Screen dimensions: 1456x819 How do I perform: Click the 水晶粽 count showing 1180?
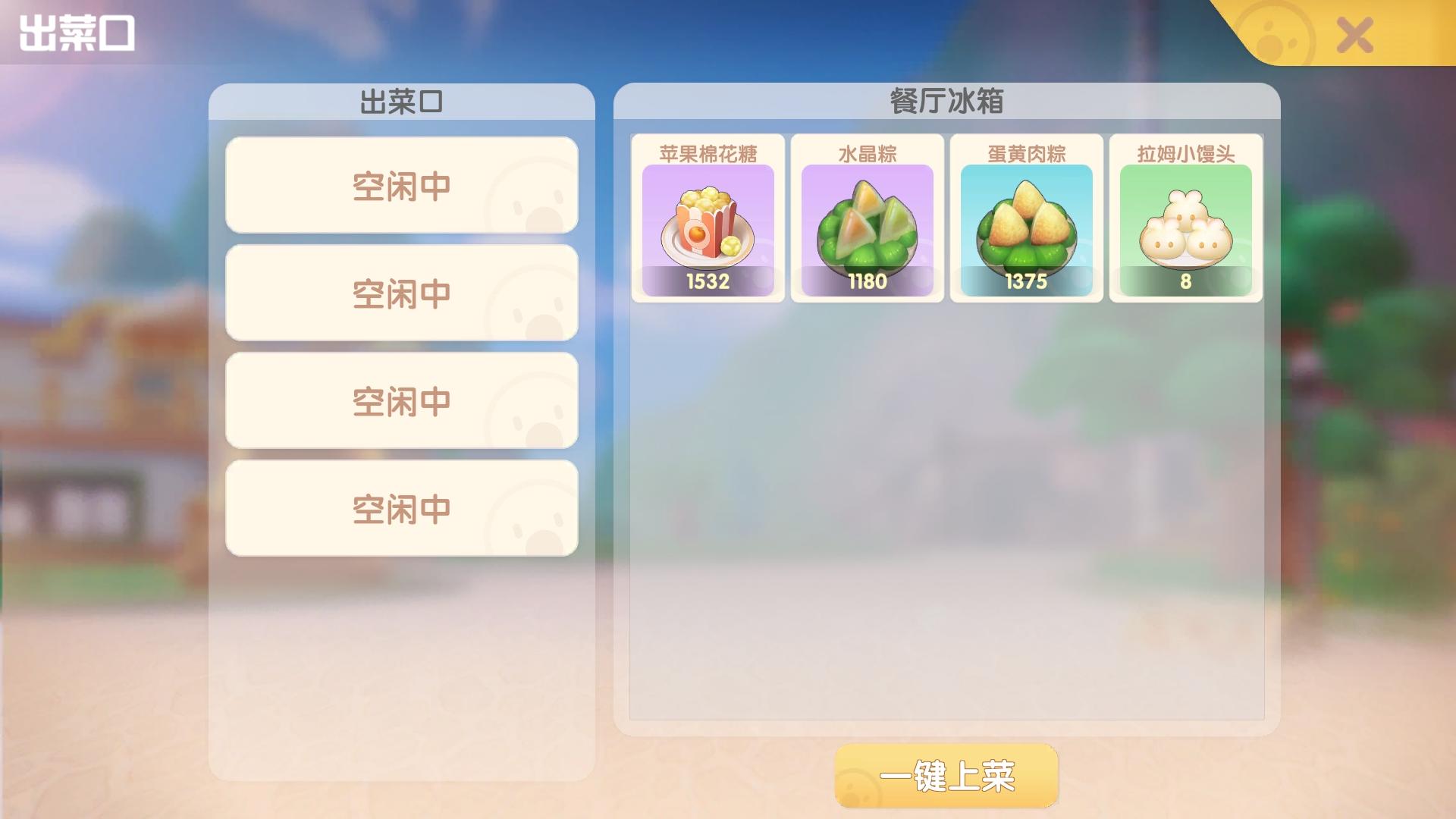coord(868,284)
